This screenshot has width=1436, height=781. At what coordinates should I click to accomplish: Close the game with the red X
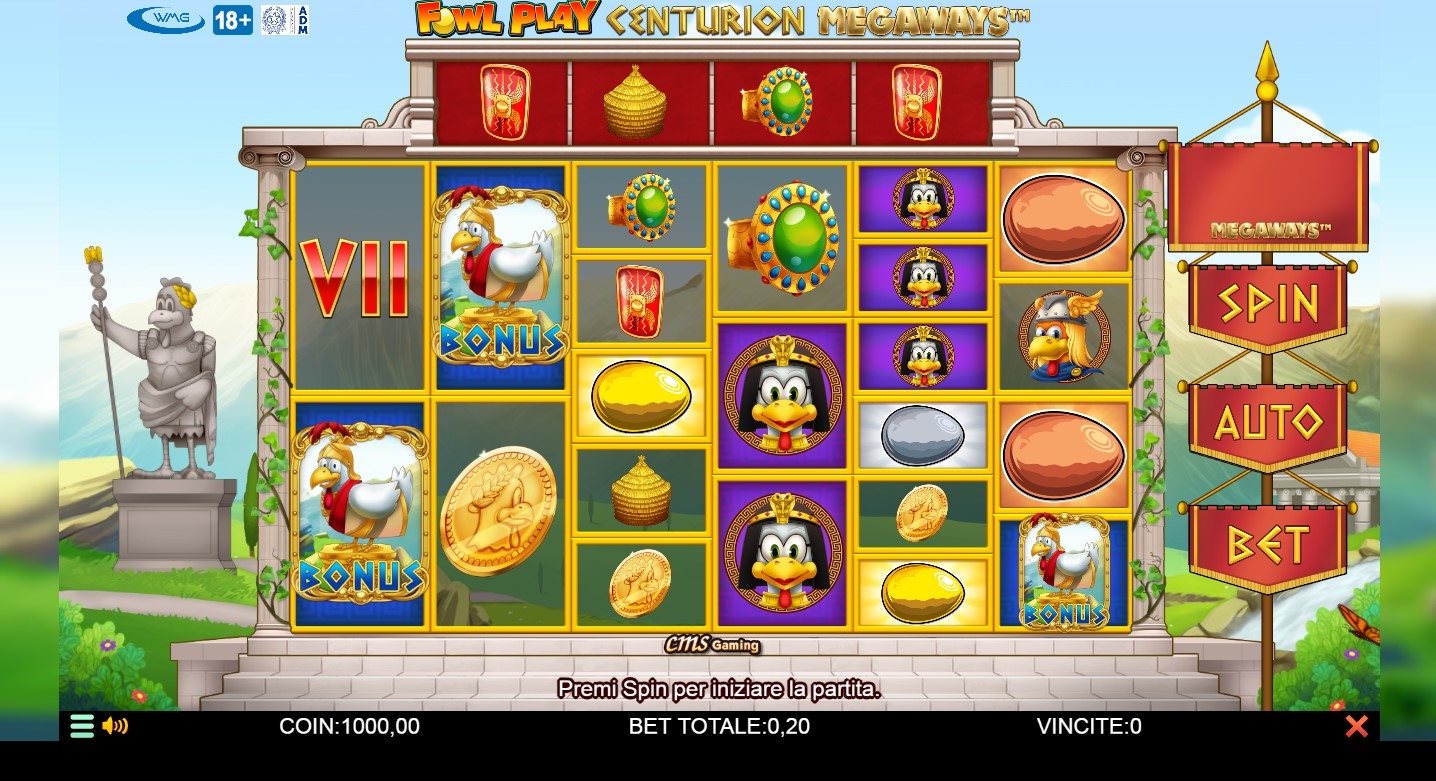coord(1356,726)
